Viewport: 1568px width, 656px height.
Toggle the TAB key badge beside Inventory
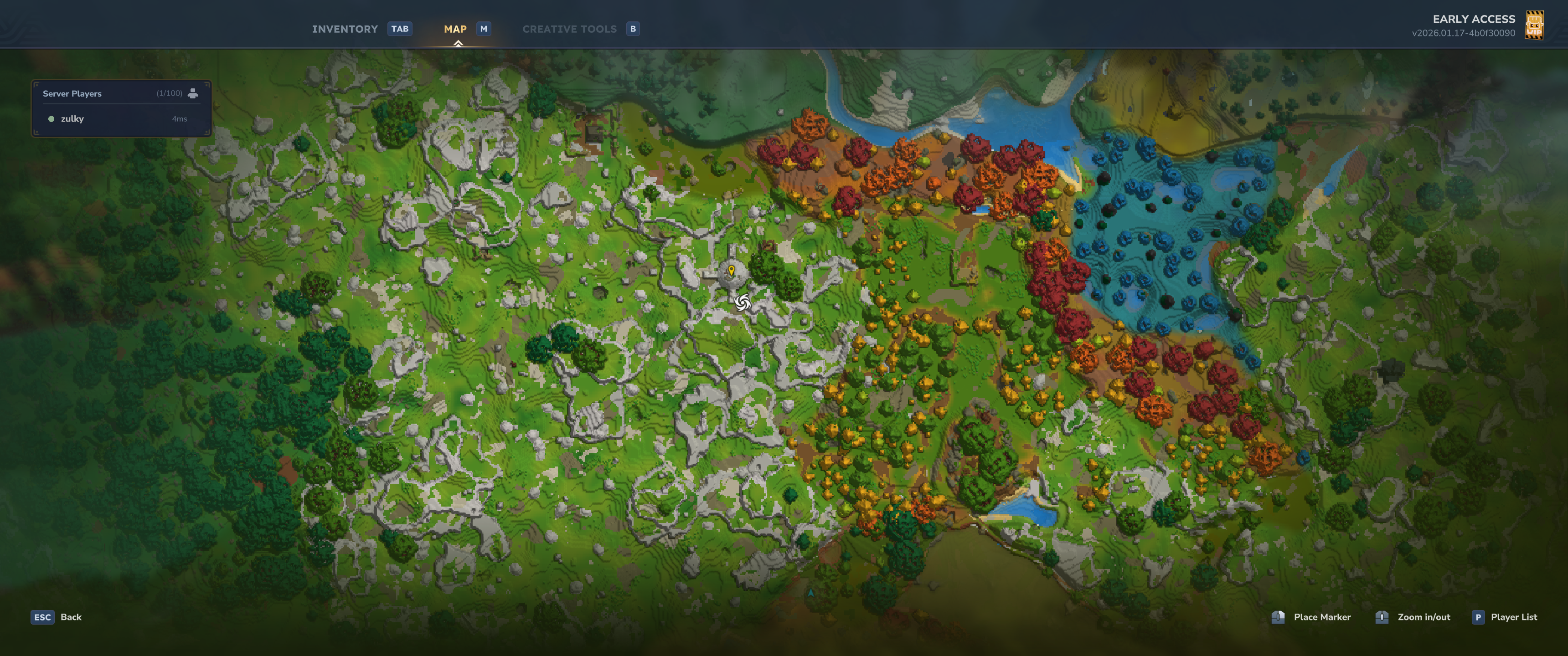pos(400,28)
